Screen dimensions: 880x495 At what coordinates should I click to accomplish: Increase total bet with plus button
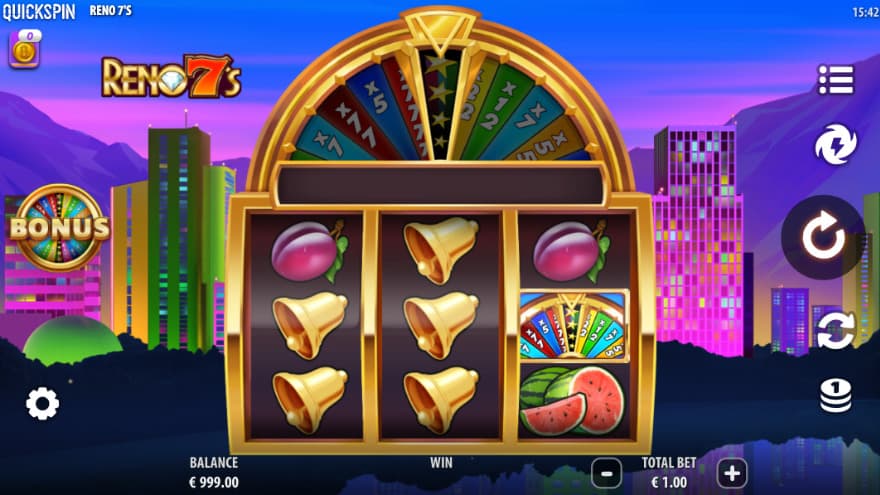coord(732,472)
